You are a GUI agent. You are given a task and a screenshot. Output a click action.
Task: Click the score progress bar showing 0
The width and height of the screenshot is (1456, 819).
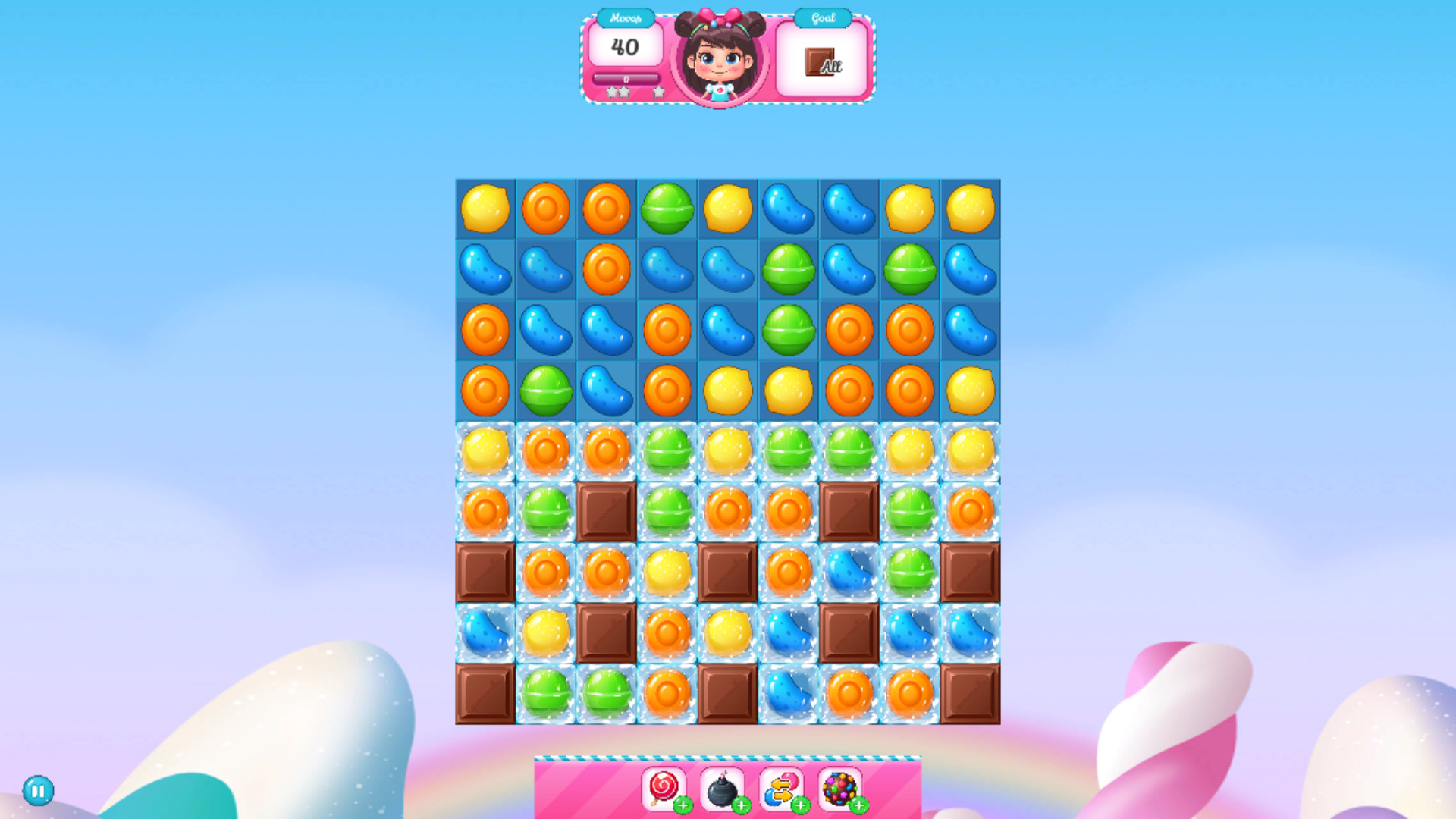[x=626, y=78]
